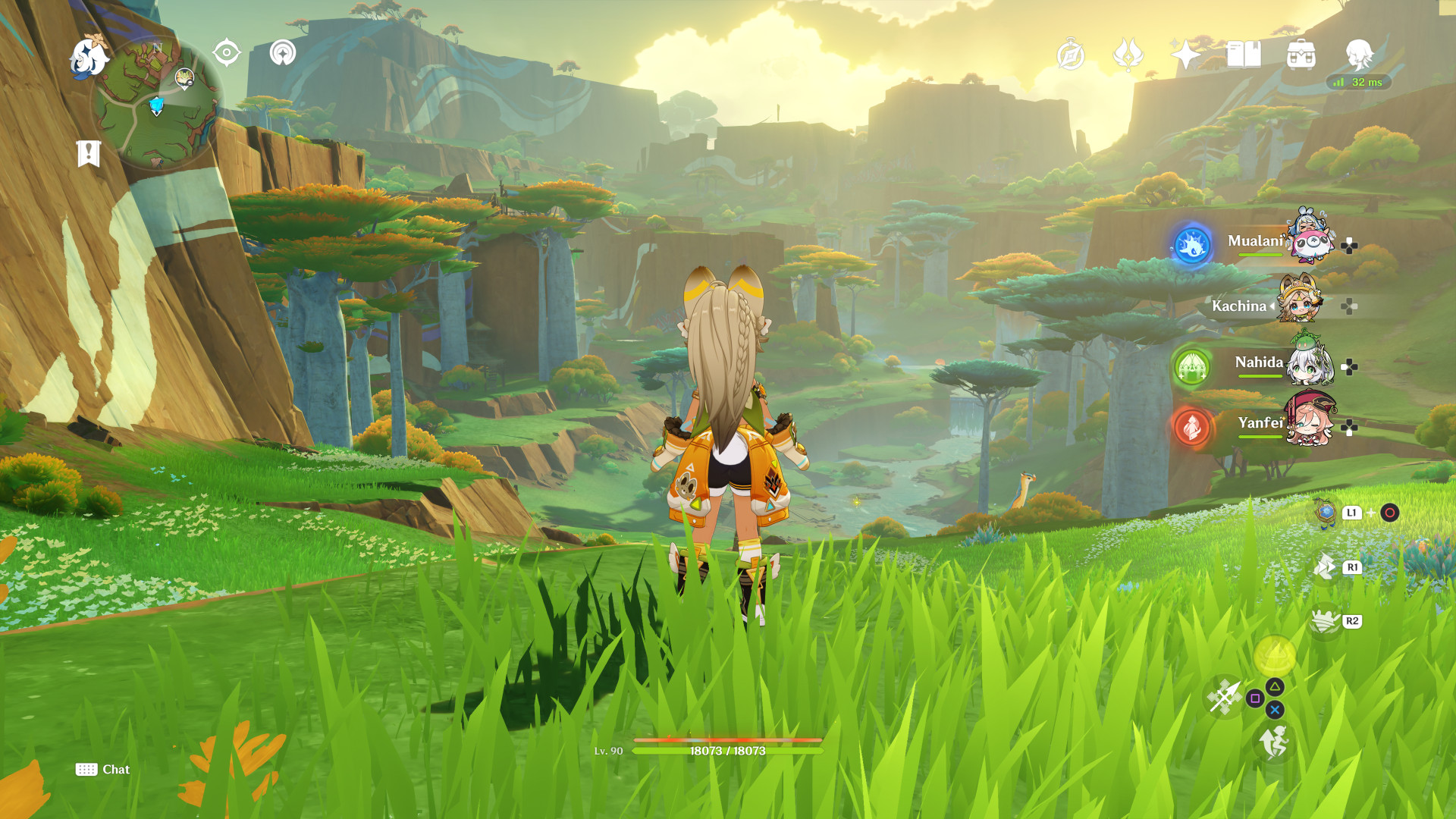
Task: Toggle the elemental sight eye icon
Action: 227,53
